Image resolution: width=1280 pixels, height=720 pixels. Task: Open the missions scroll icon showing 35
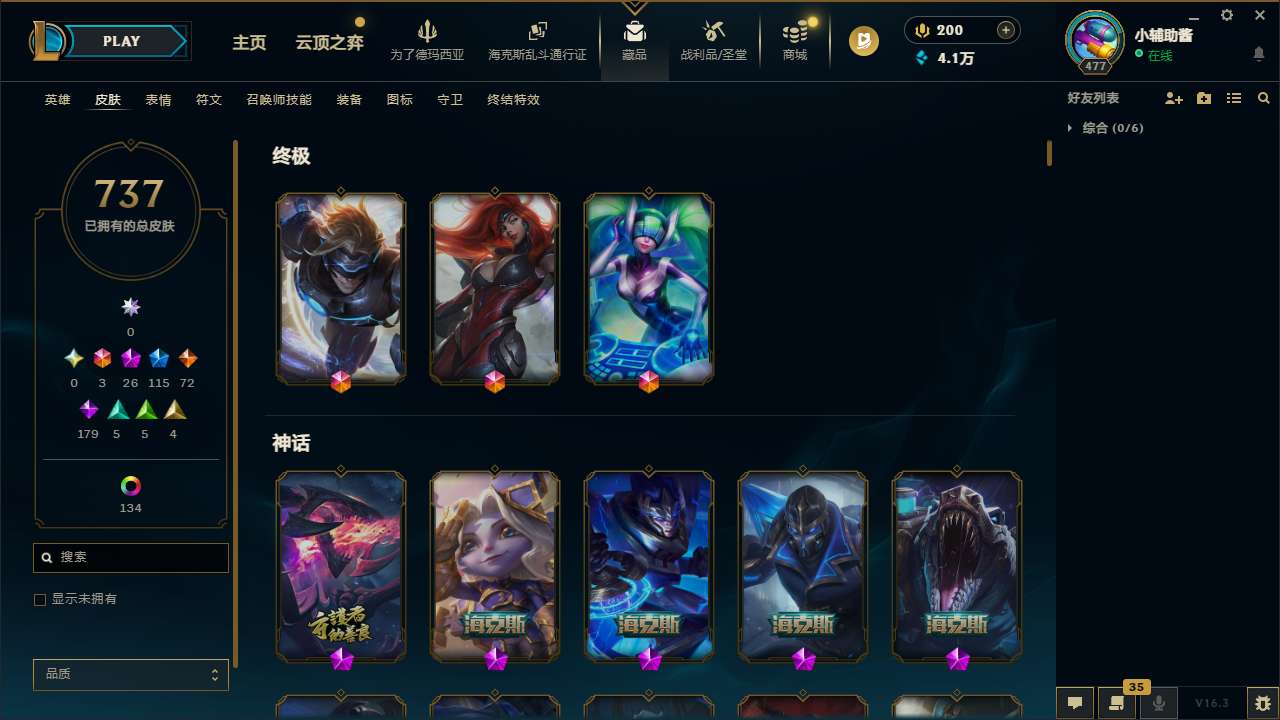pos(1115,703)
